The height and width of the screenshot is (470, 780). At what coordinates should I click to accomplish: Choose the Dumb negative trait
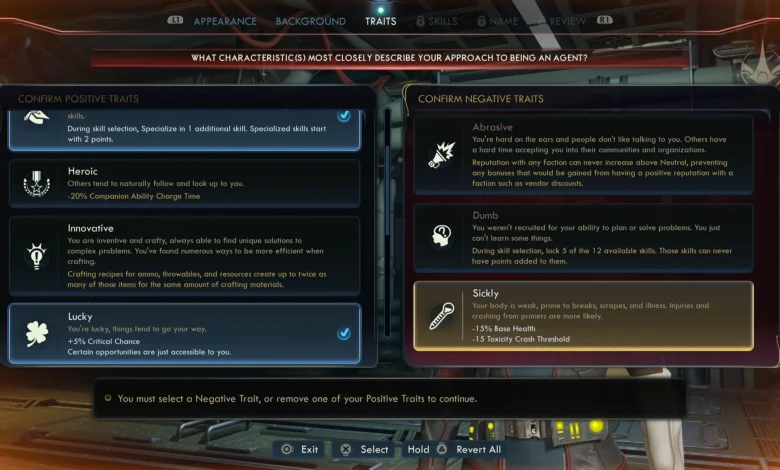pos(582,237)
